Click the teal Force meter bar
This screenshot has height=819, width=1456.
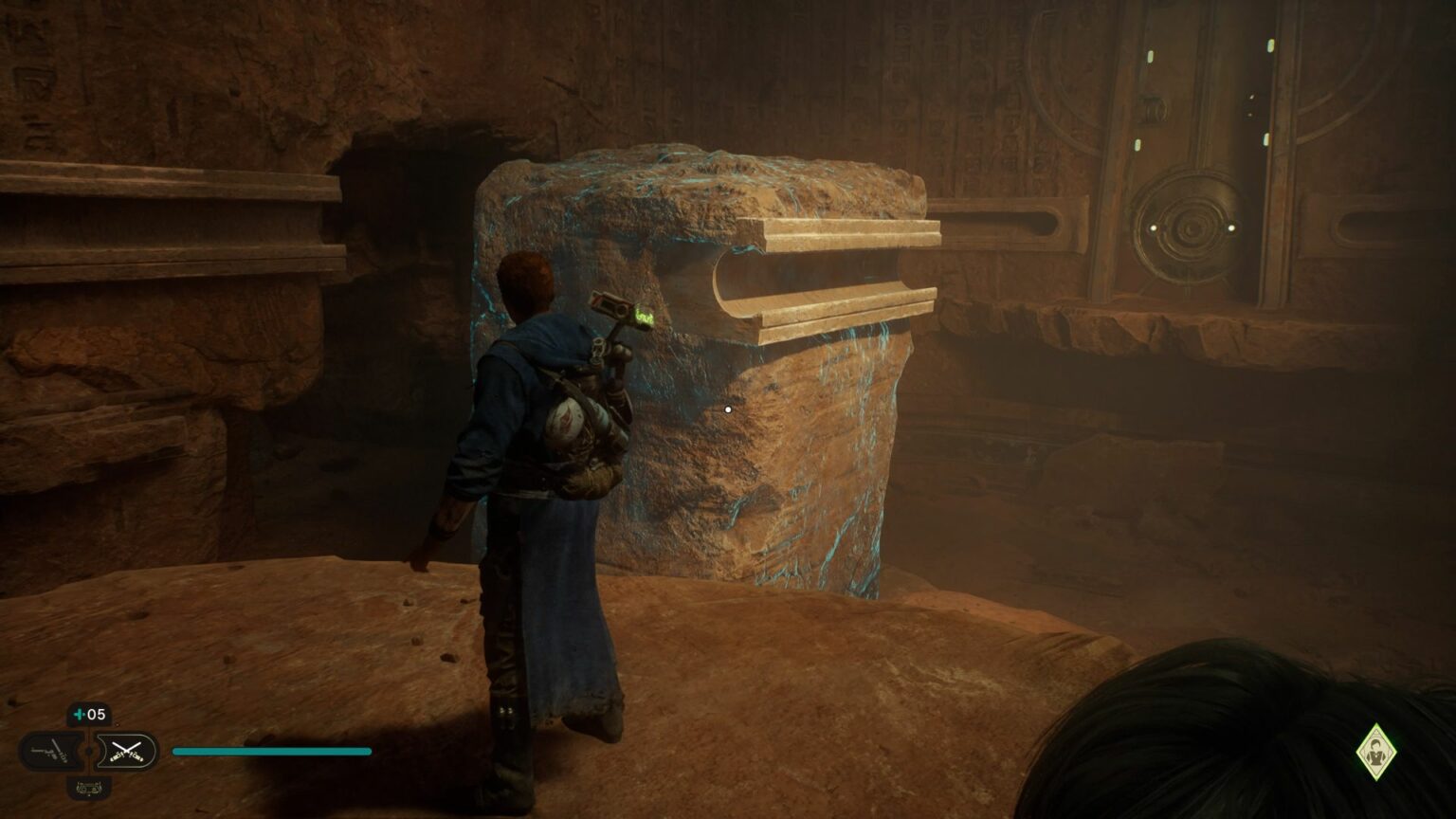[270, 751]
